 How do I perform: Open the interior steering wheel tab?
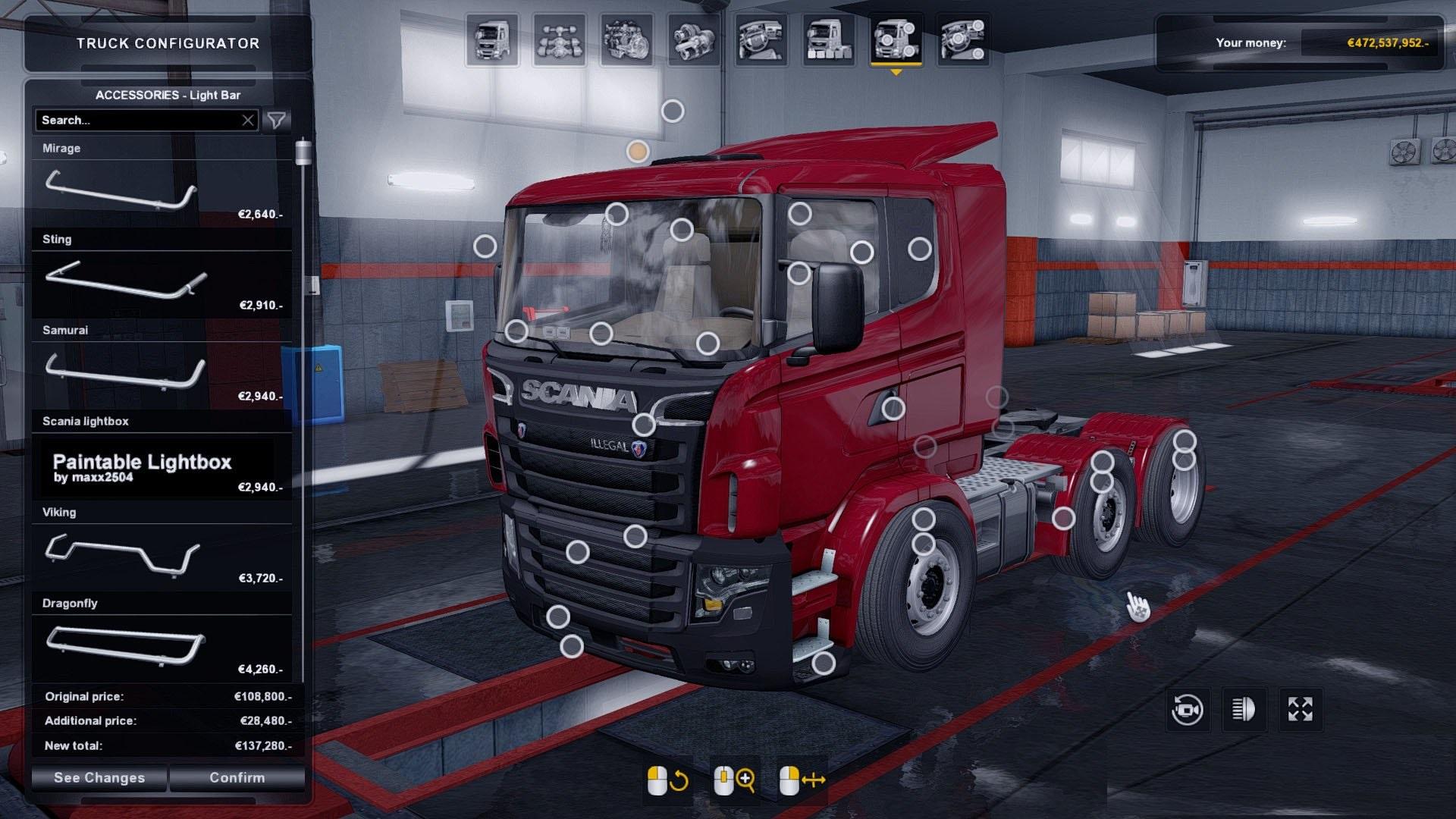(761, 41)
